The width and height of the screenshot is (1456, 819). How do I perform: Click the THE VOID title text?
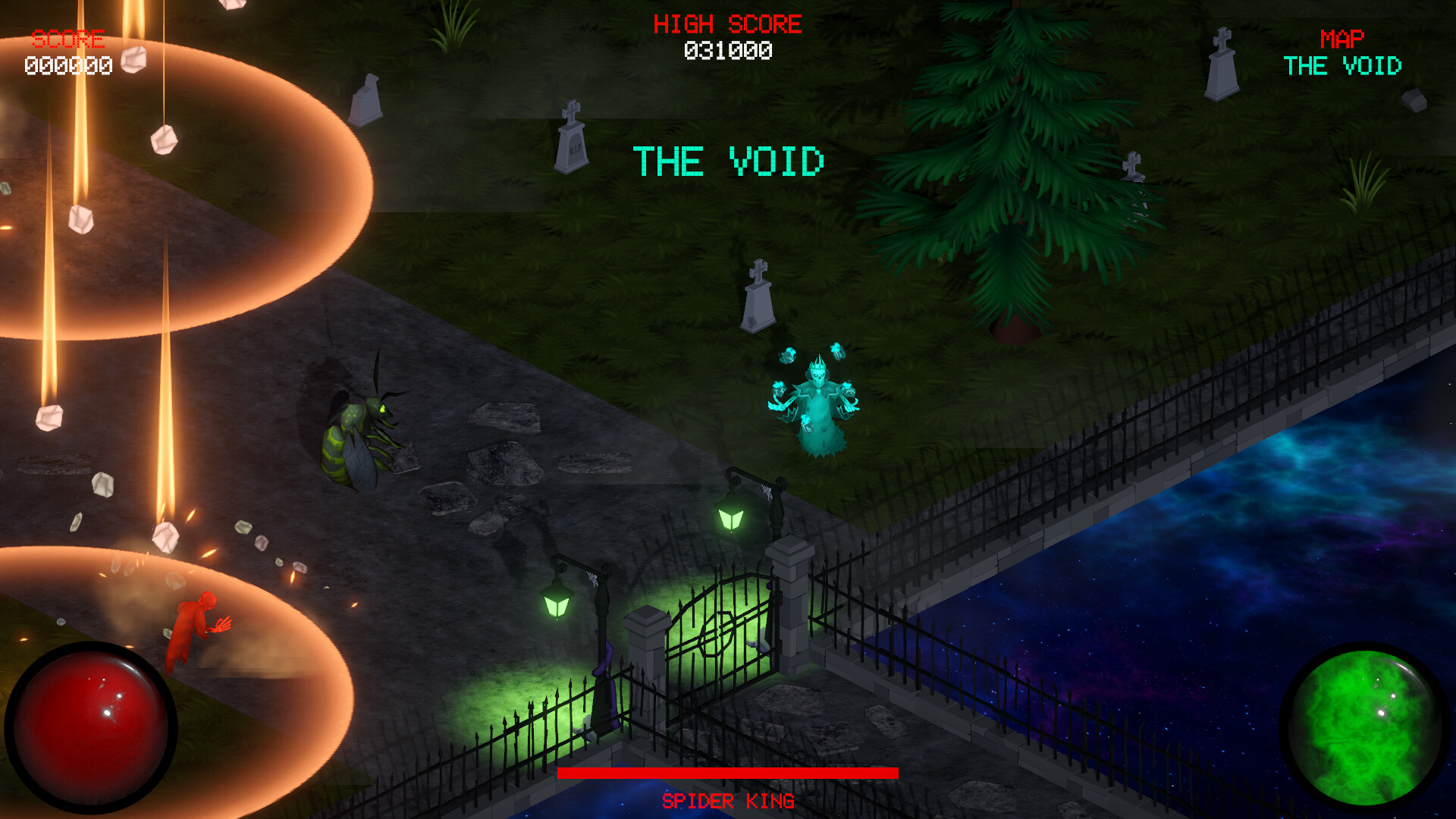[x=728, y=159]
